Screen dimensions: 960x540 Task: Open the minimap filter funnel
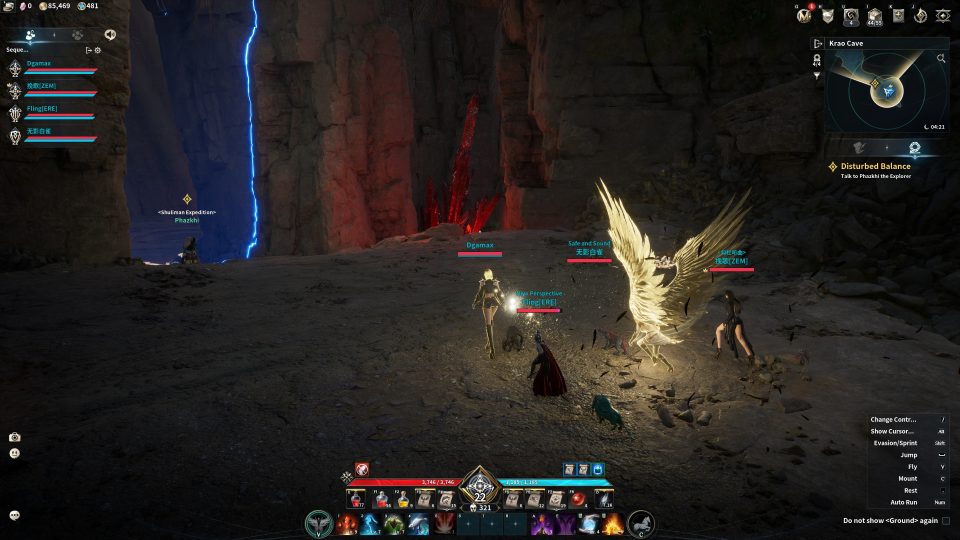[x=817, y=76]
